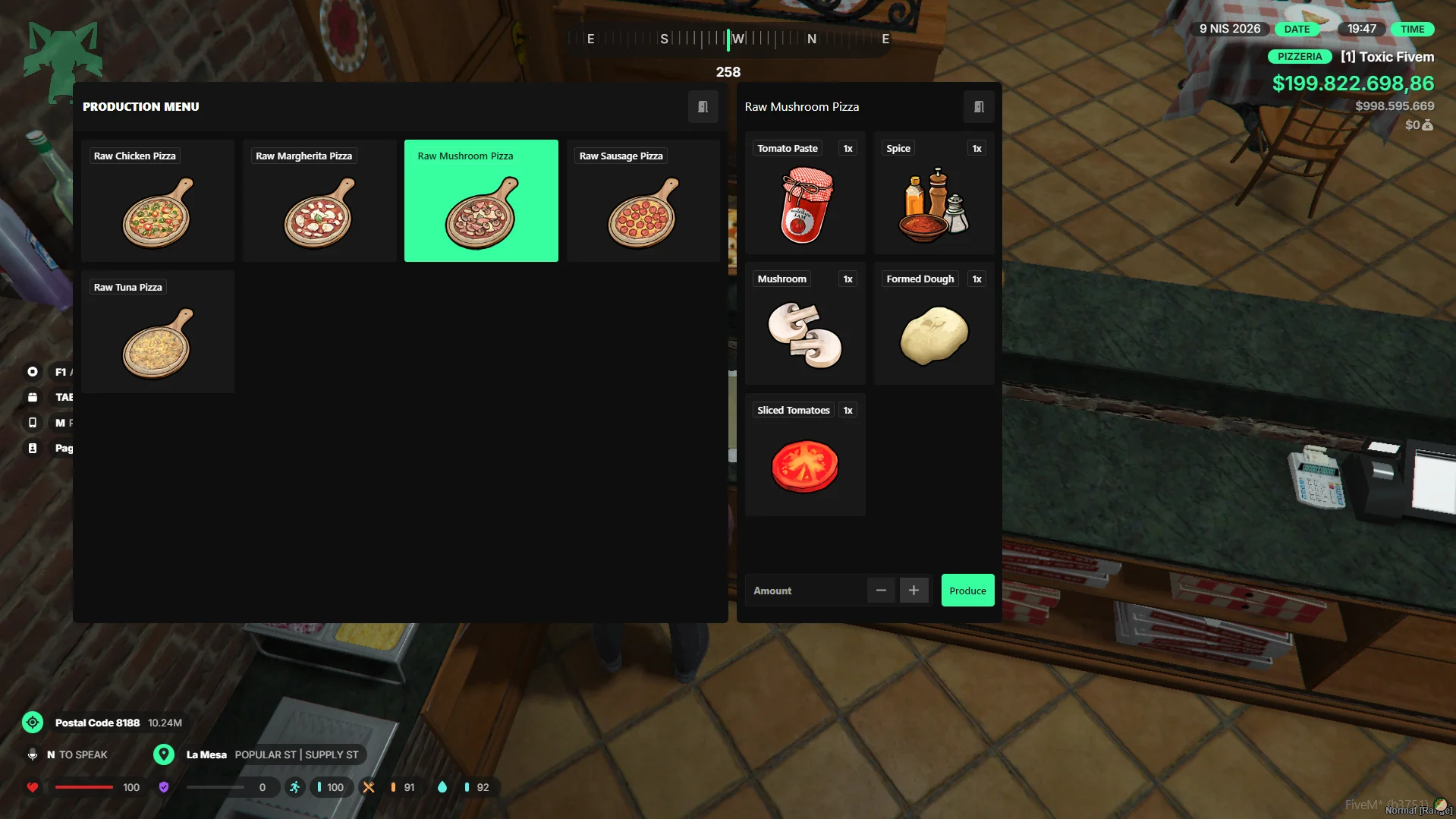The image size is (1456, 819).
Task: Click the Sliced Tomatoes ingredient slot
Action: [805, 455]
